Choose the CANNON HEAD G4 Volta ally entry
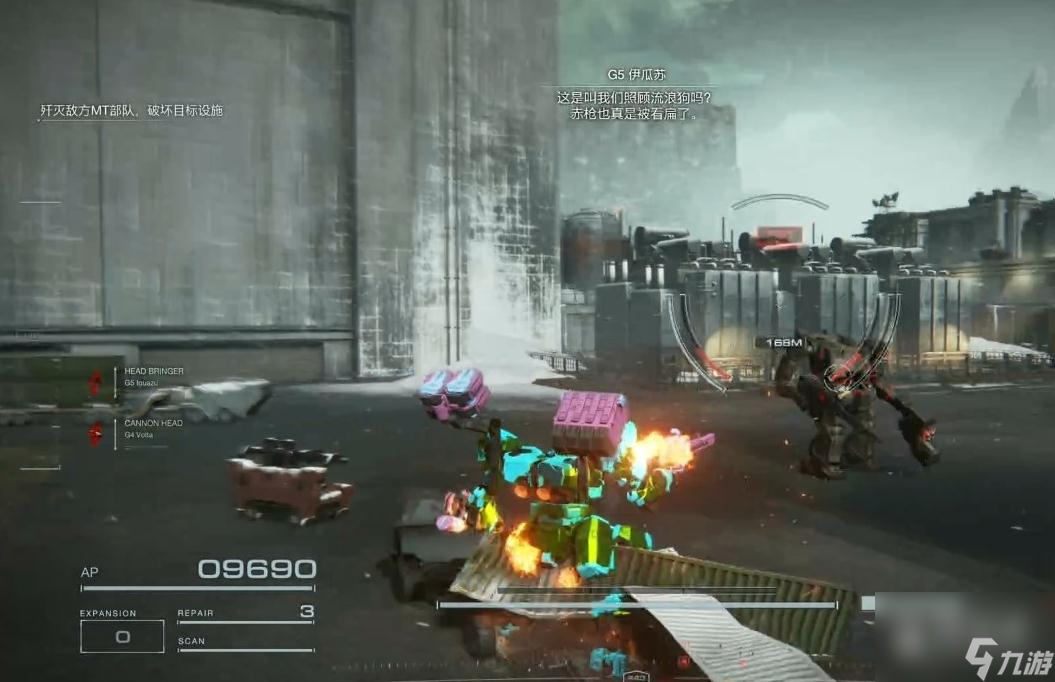The image size is (1055, 682). pos(152,428)
